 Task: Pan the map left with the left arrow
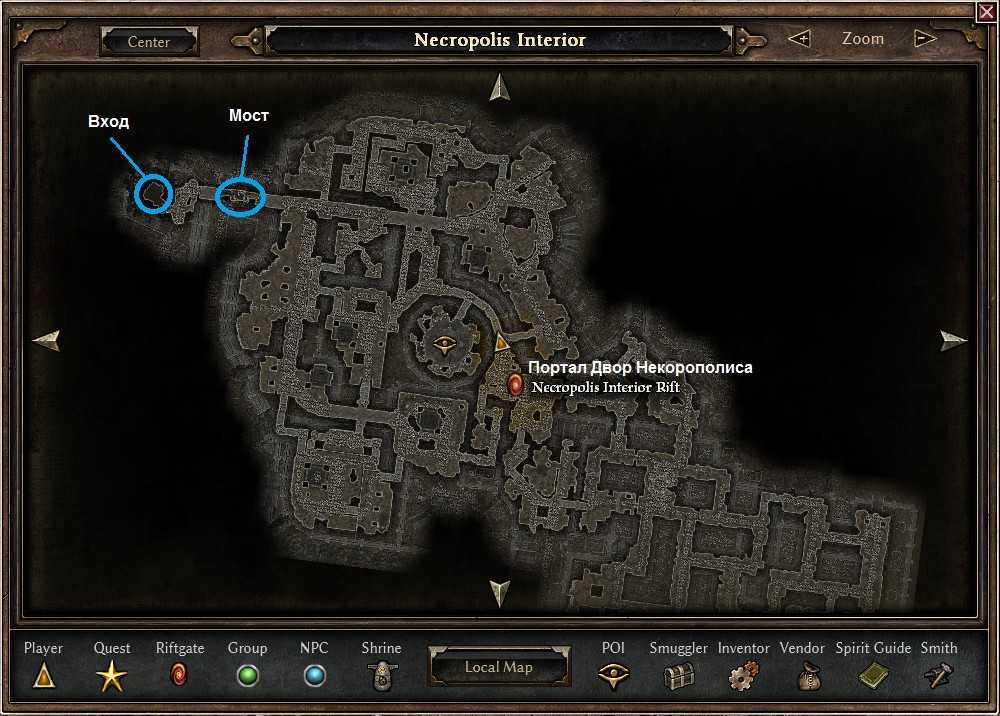pos(46,340)
